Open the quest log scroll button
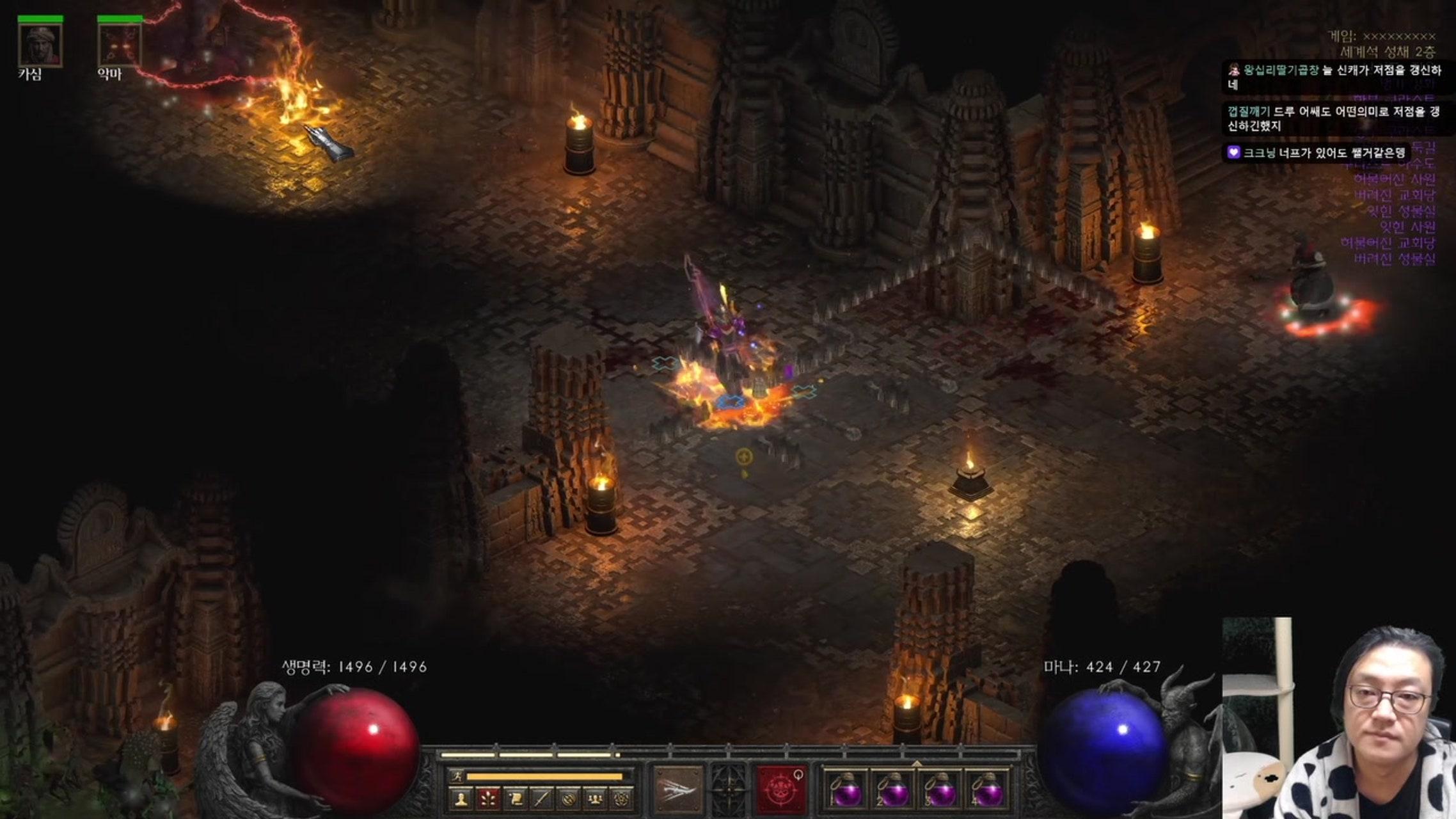Image resolution: width=1456 pixels, height=819 pixels. pos(515,798)
